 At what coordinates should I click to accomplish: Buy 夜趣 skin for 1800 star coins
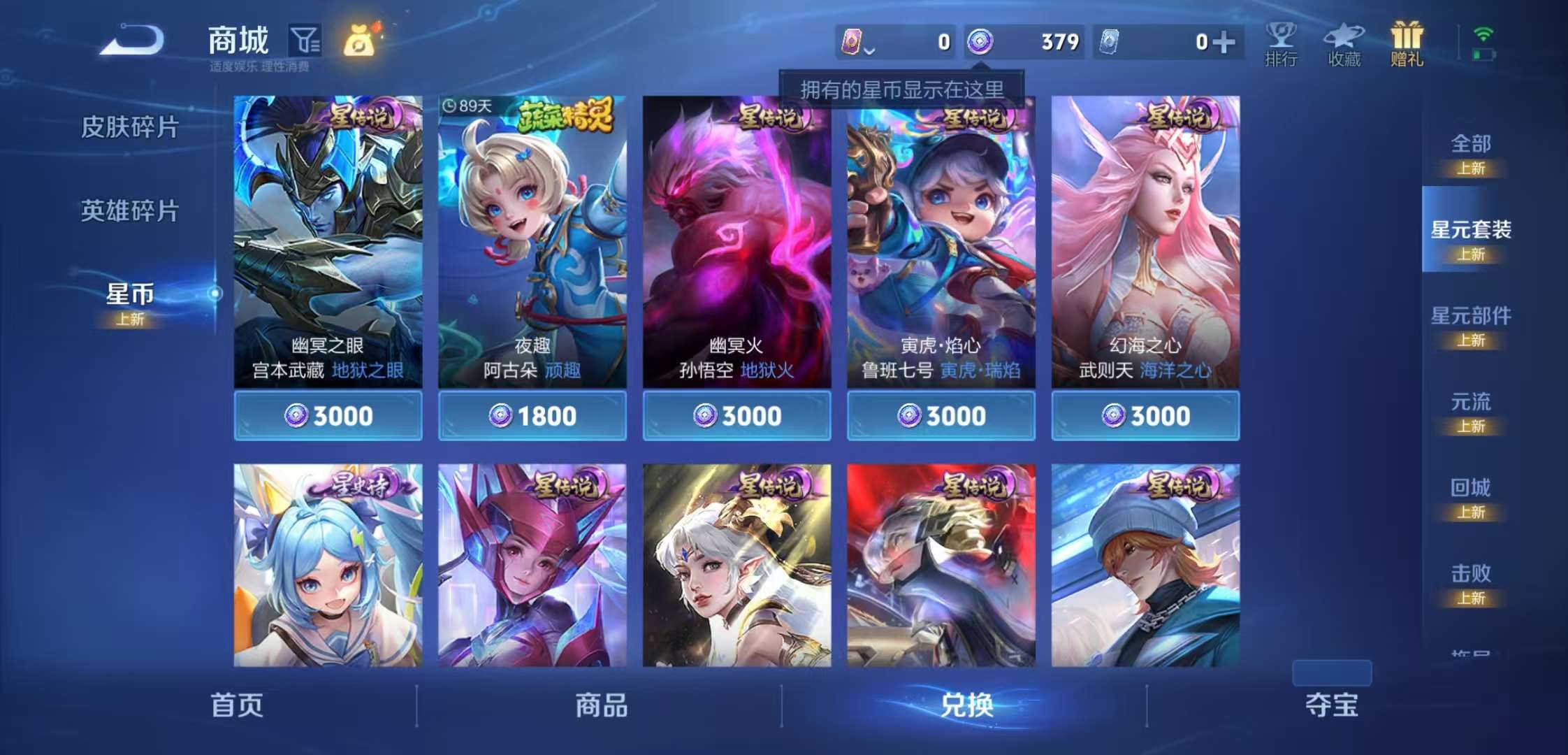[x=534, y=415]
